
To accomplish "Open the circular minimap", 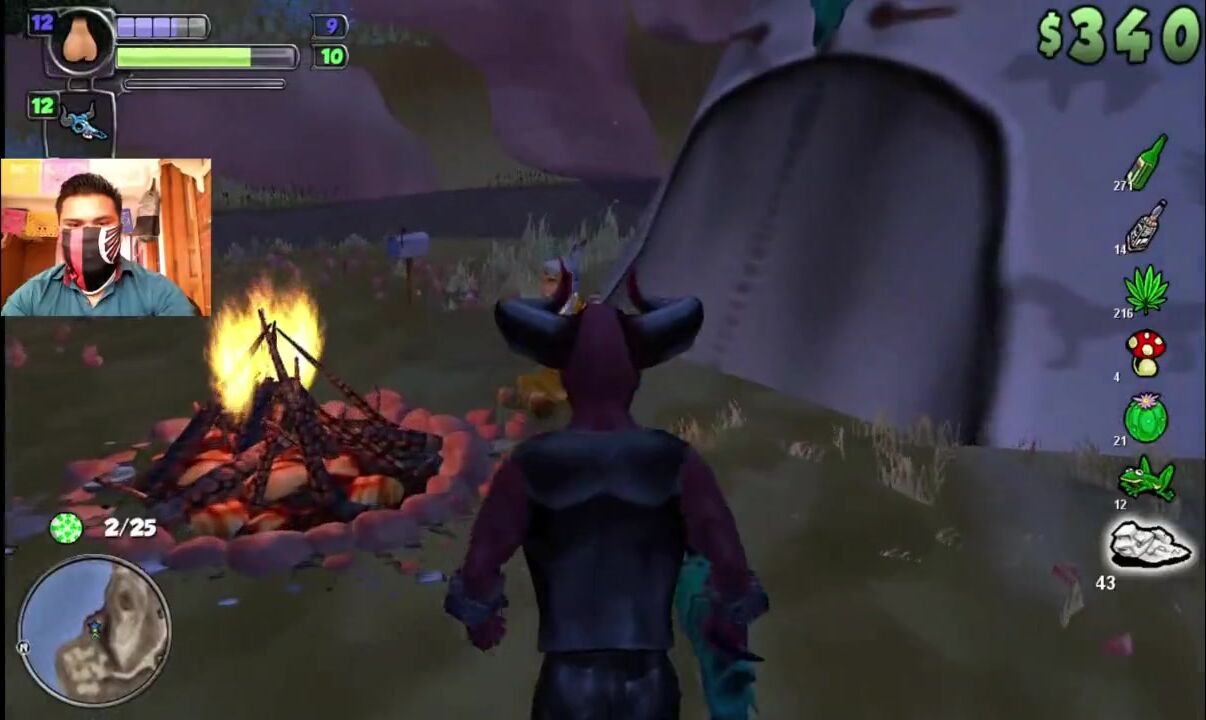I will (94, 630).
